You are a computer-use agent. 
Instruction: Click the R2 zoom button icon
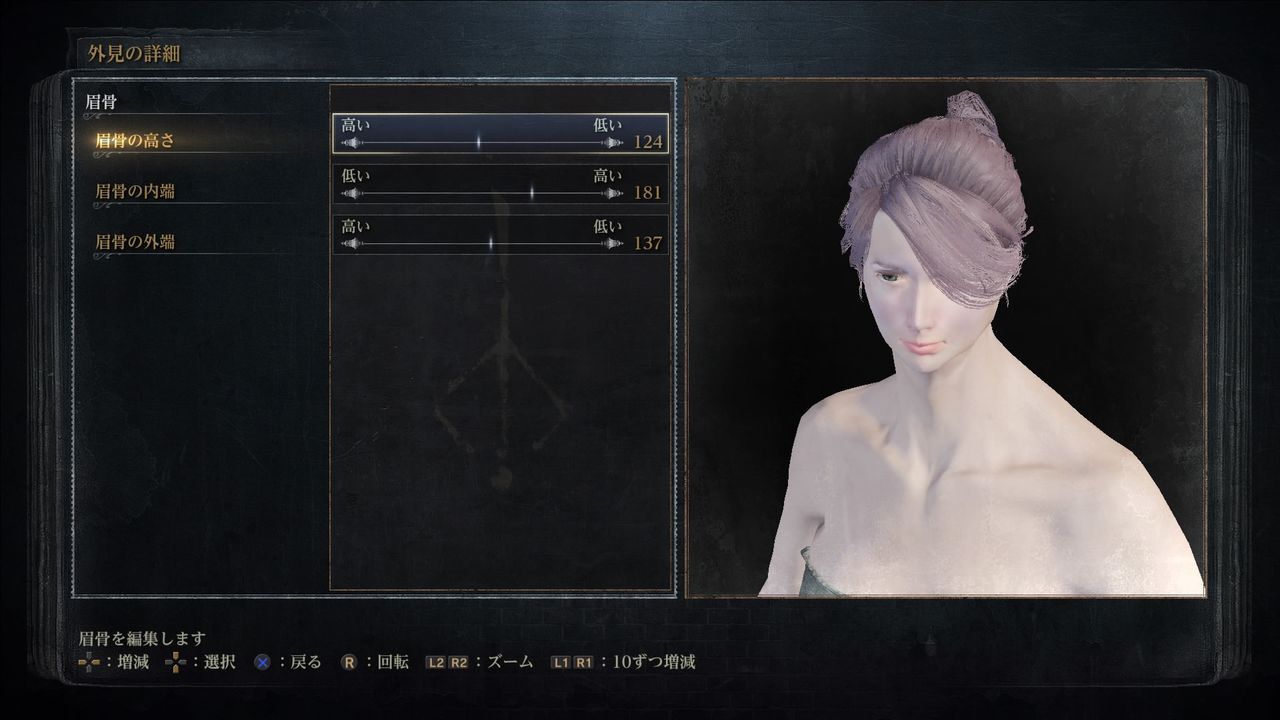[x=457, y=662]
